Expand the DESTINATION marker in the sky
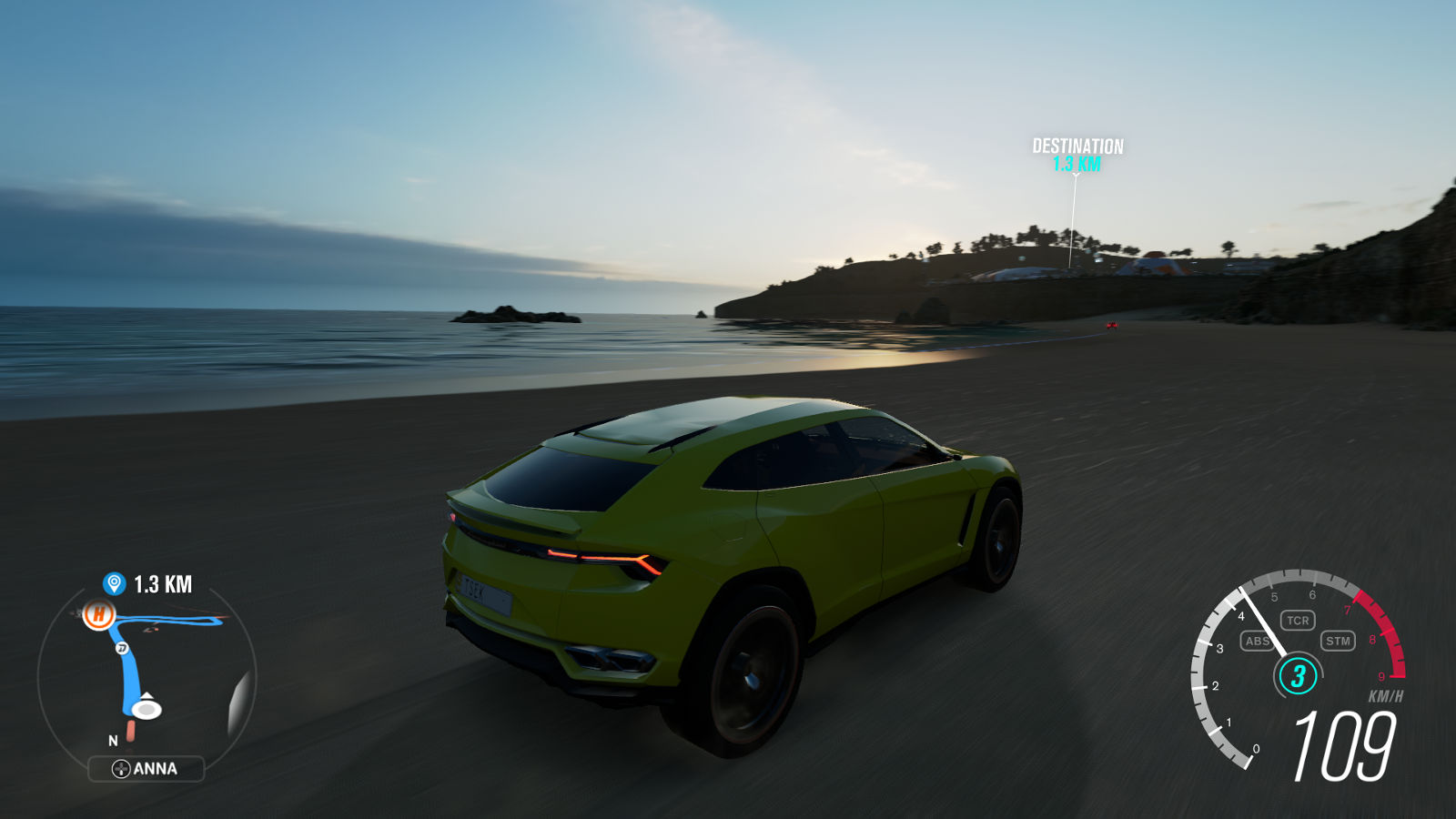Screen dimensions: 1456x819 point(1077,157)
